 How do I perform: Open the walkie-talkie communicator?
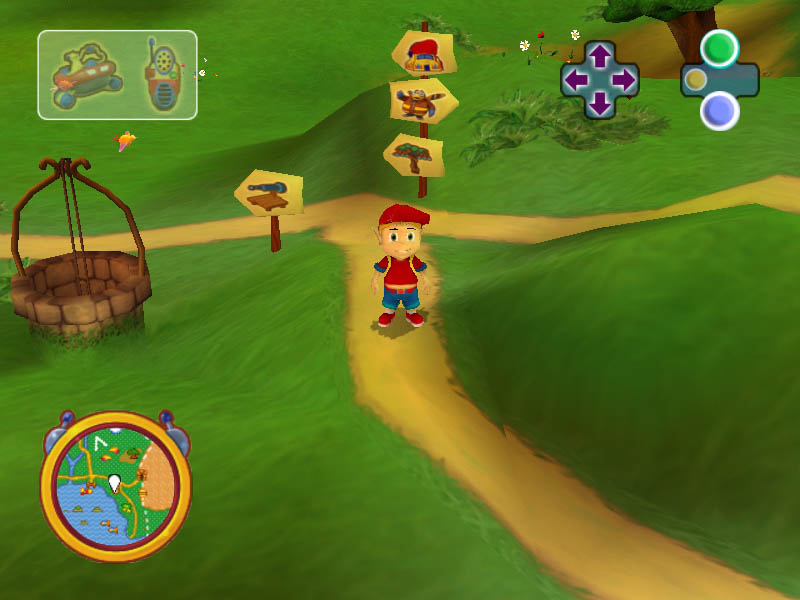coord(160,75)
